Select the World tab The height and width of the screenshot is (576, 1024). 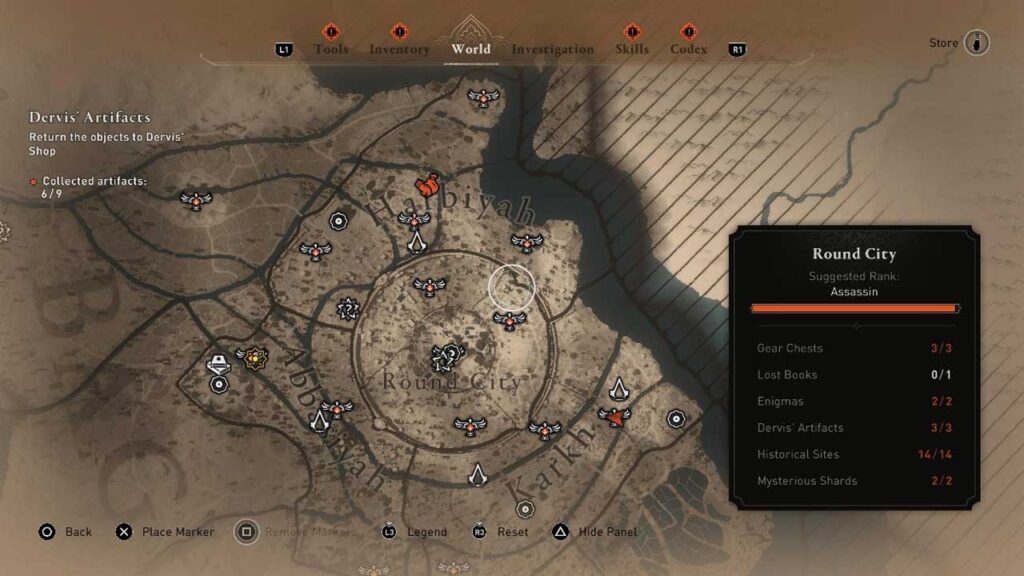click(471, 49)
